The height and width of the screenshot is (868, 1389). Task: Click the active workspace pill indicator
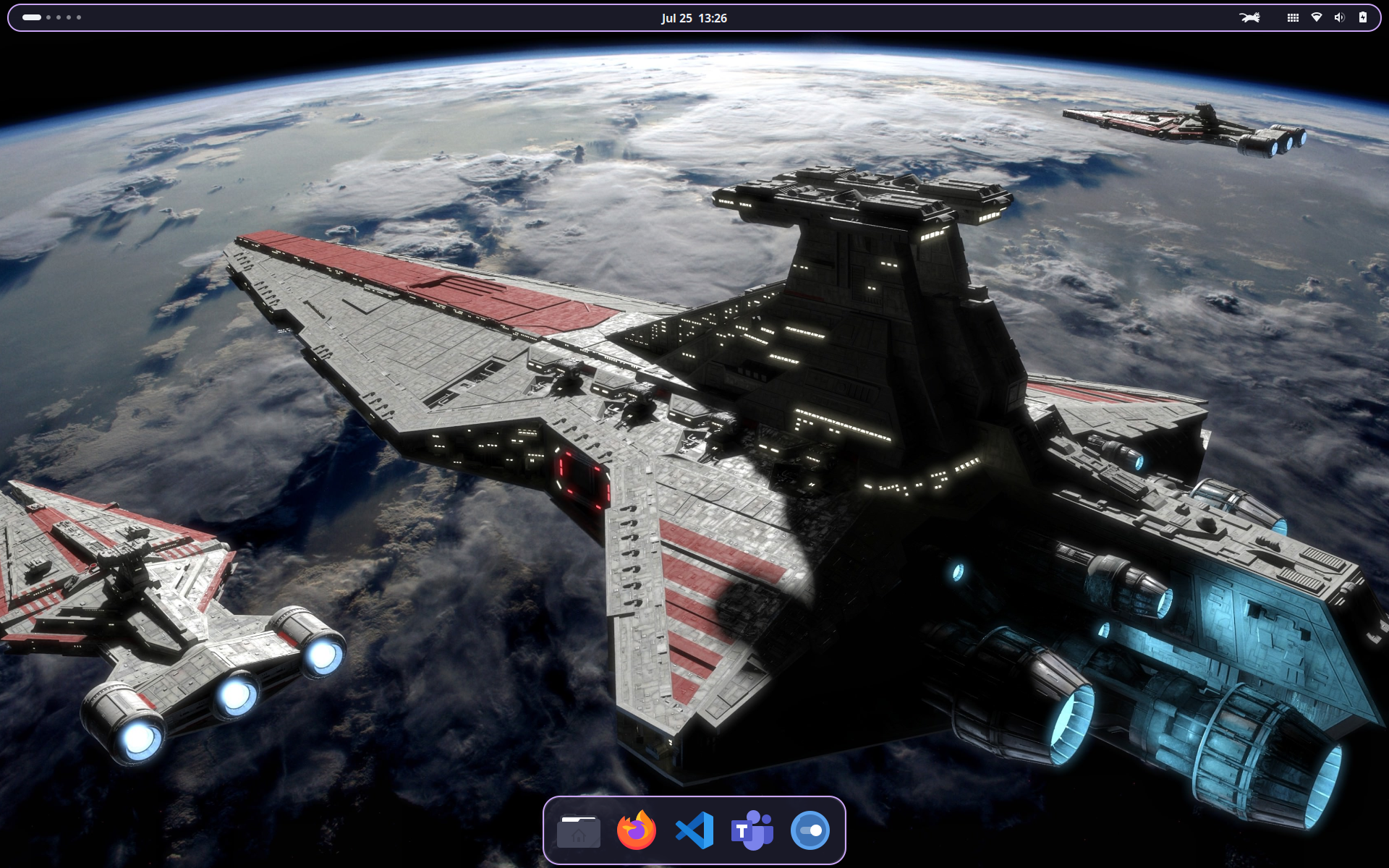32,17
